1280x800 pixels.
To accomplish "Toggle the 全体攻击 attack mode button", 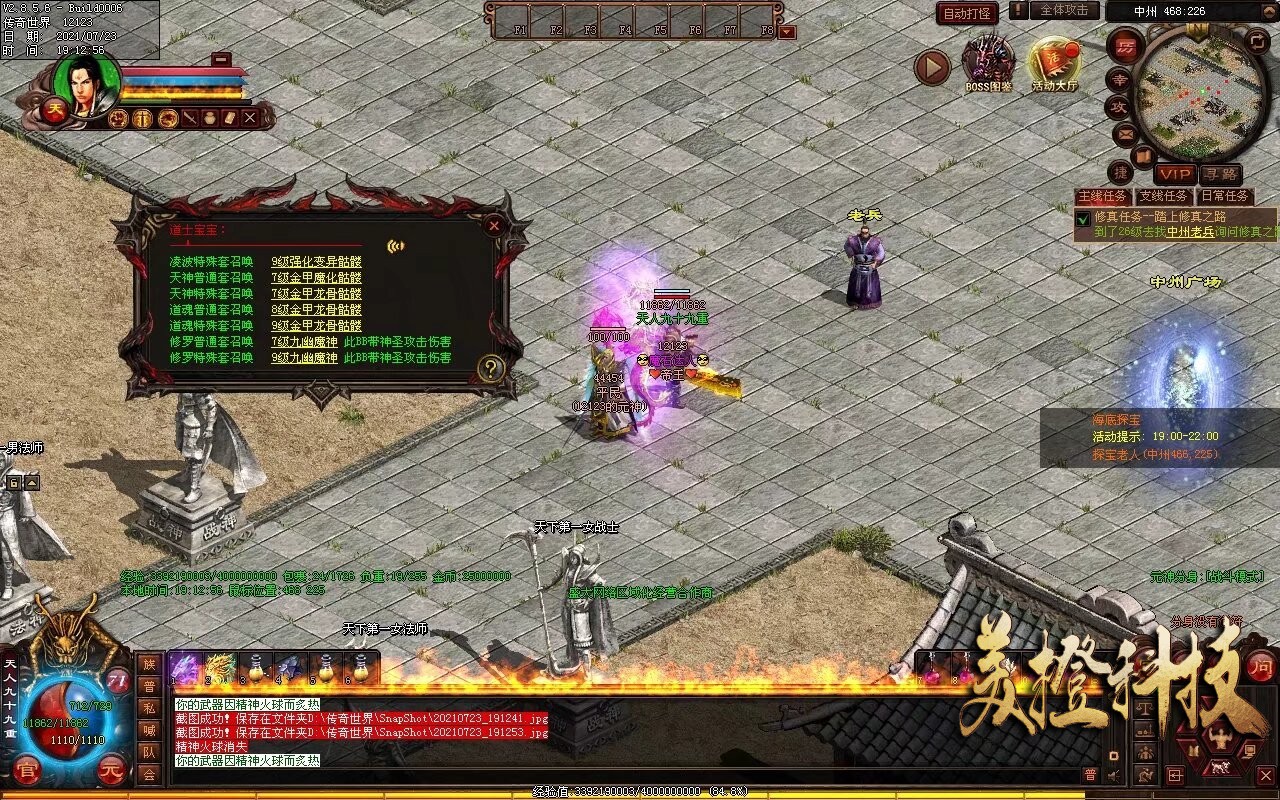I will pos(1064,11).
